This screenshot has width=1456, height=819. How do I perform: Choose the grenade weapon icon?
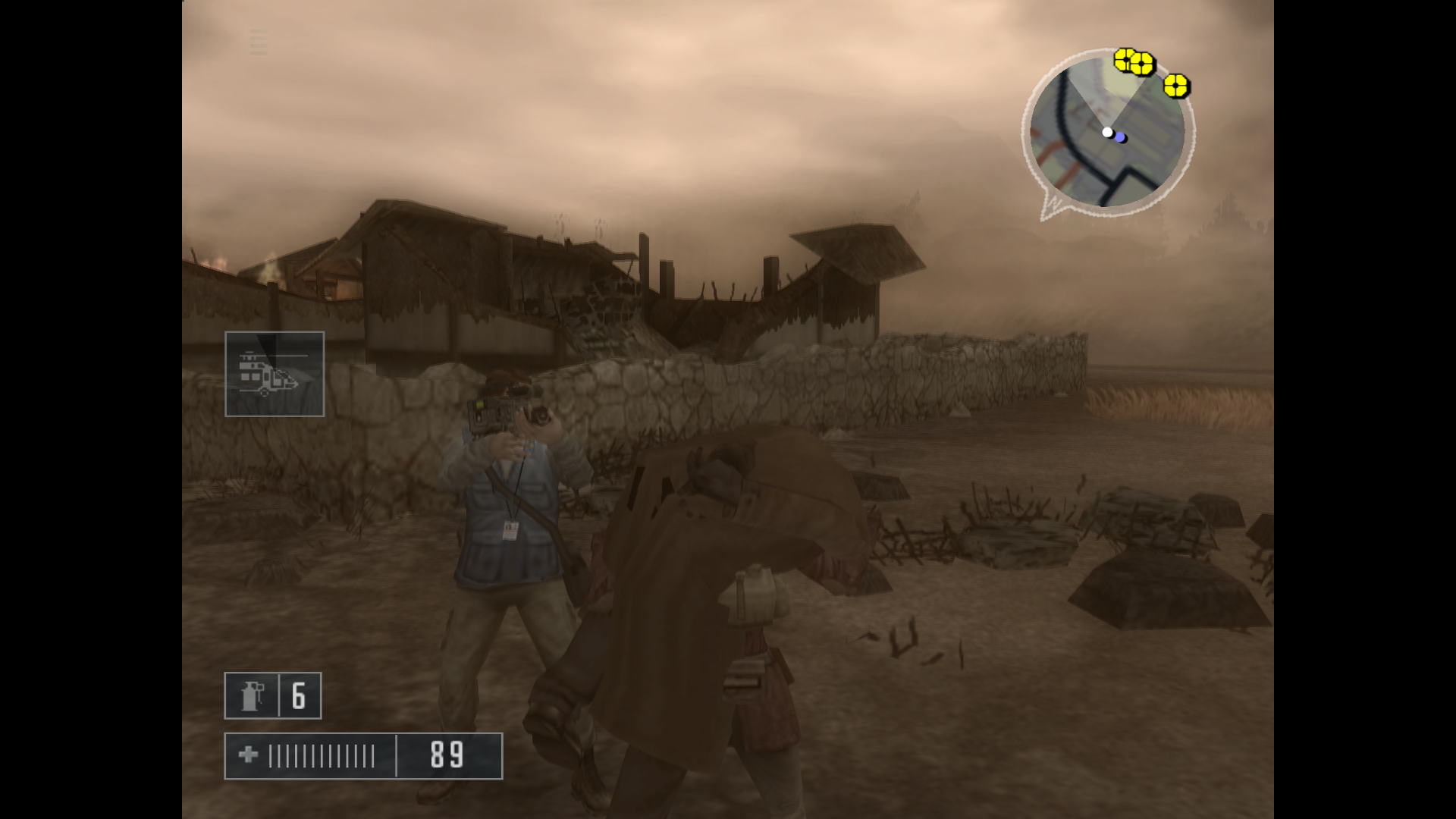click(253, 695)
